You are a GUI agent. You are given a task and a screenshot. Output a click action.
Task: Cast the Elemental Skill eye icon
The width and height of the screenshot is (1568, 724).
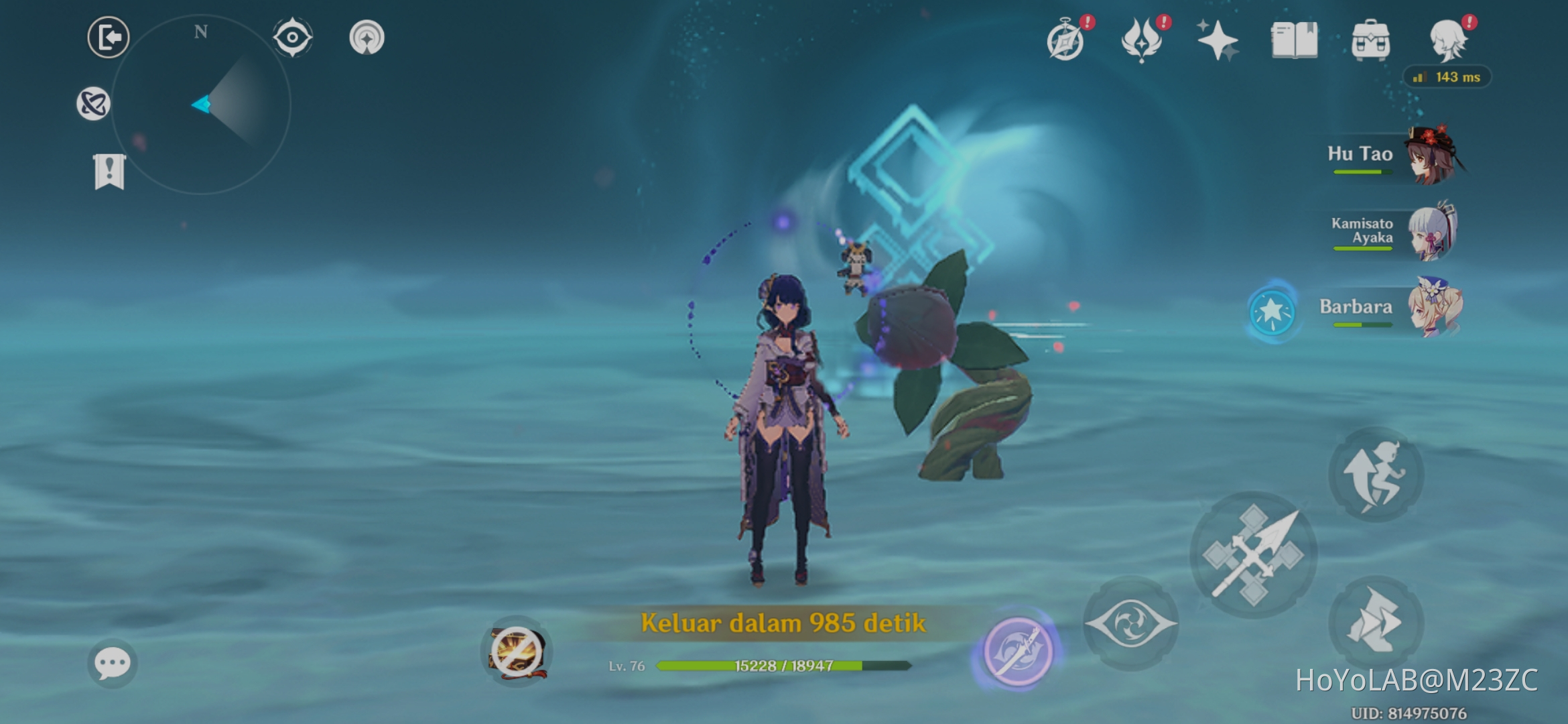tap(1132, 623)
